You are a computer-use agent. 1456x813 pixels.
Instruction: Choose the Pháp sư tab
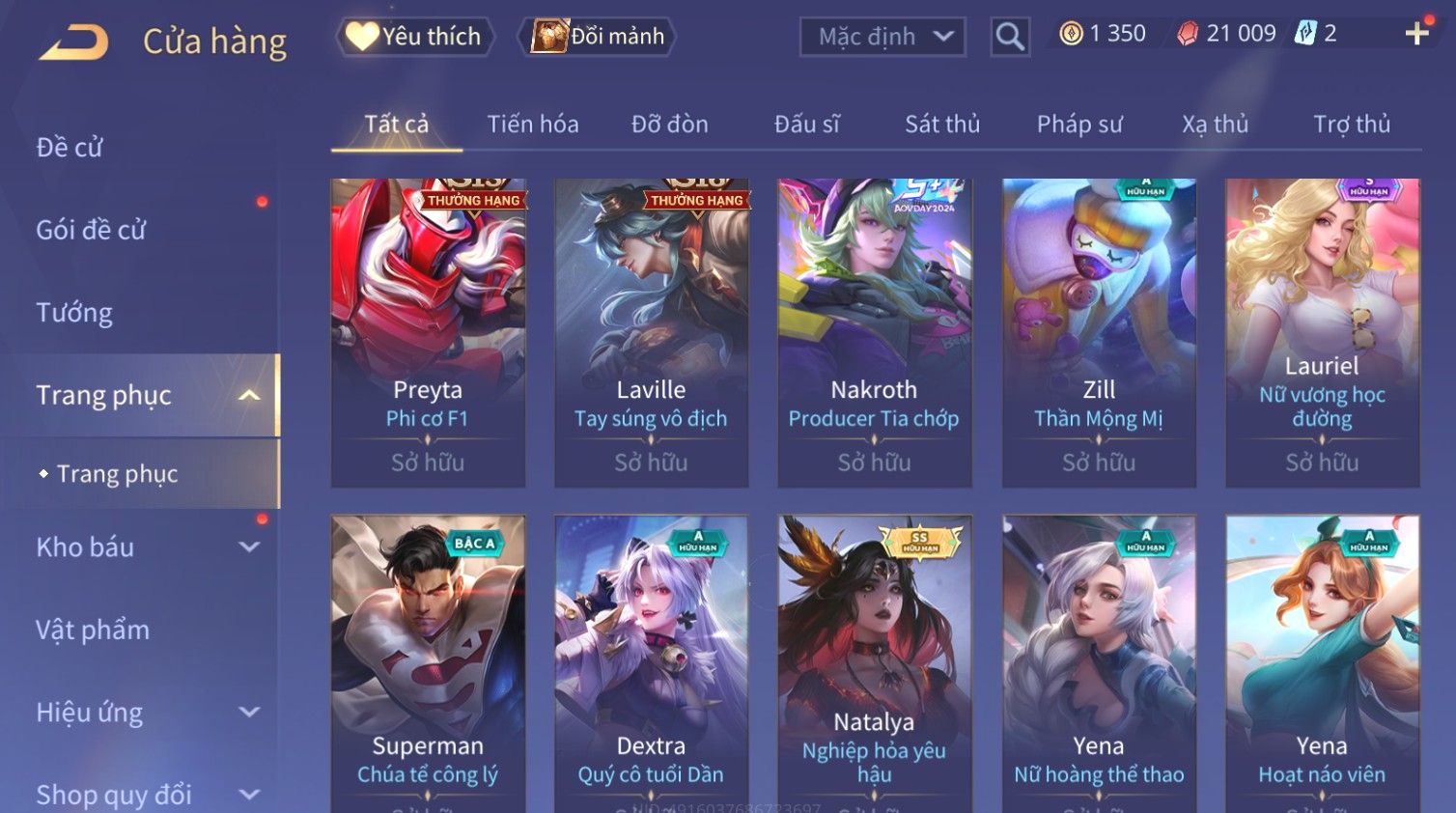pos(1079,125)
